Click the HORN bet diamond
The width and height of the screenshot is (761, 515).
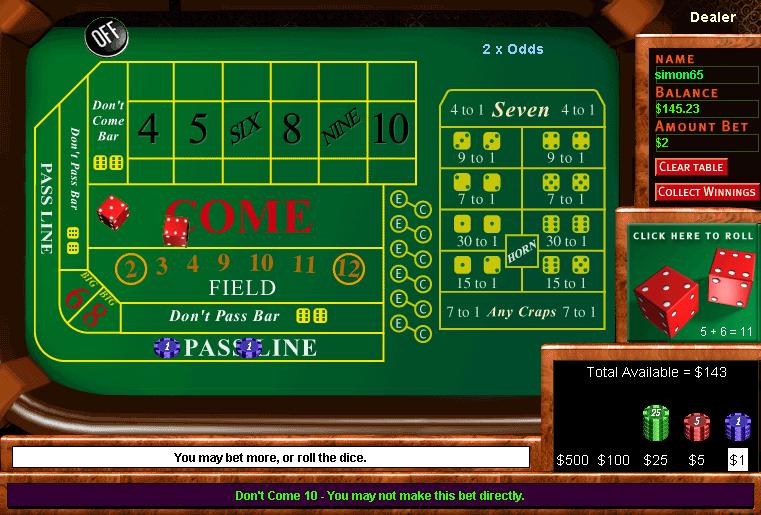(x=521, y=251)
